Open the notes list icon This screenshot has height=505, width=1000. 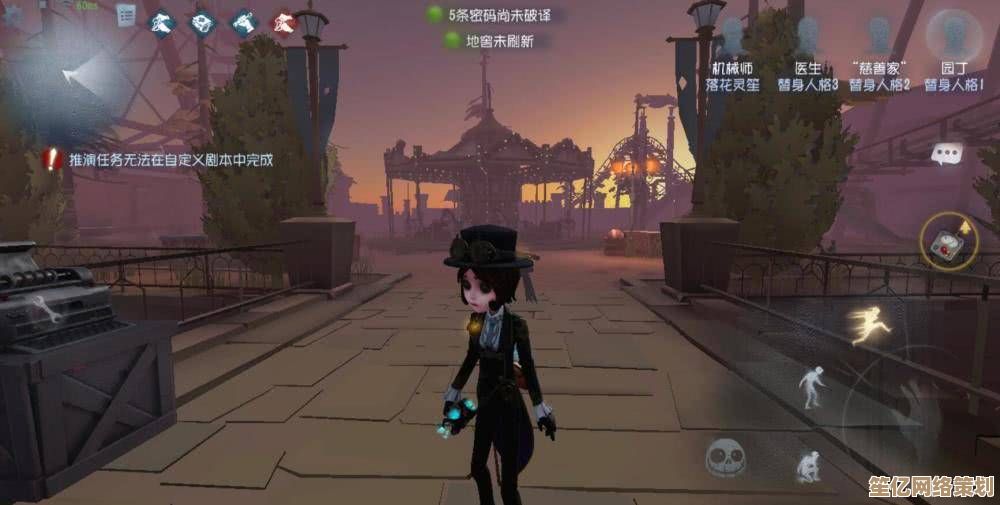[x=126, y=15]
